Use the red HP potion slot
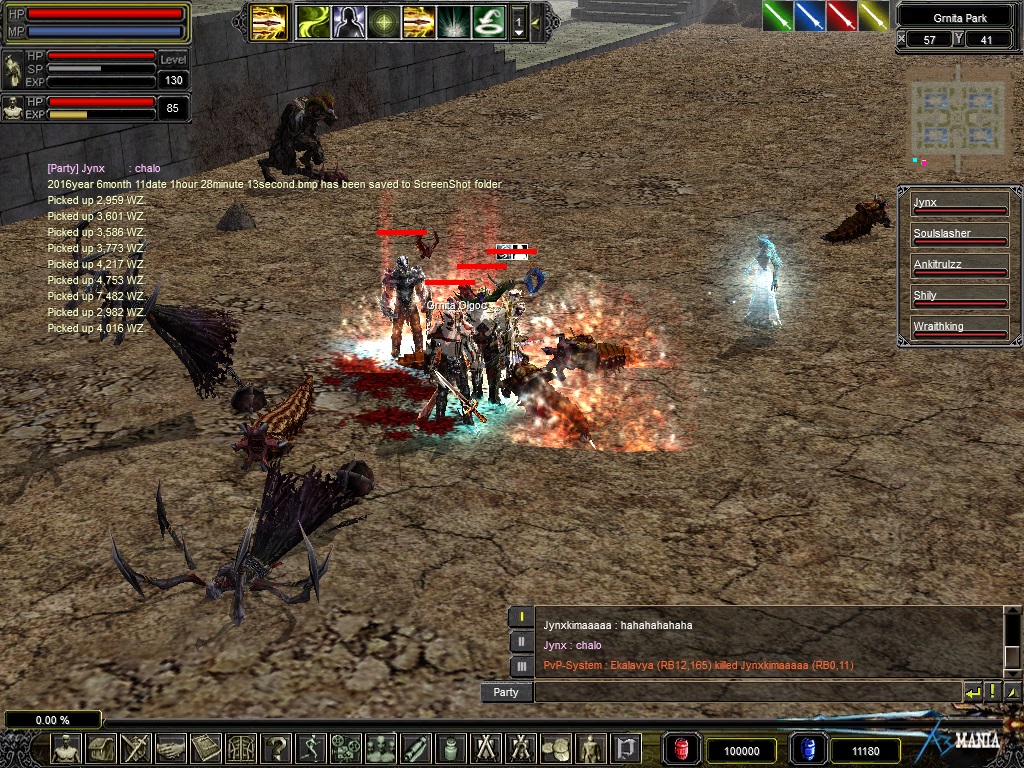The height and width of the screenshot is (768, 1024). tap(681, 749)
